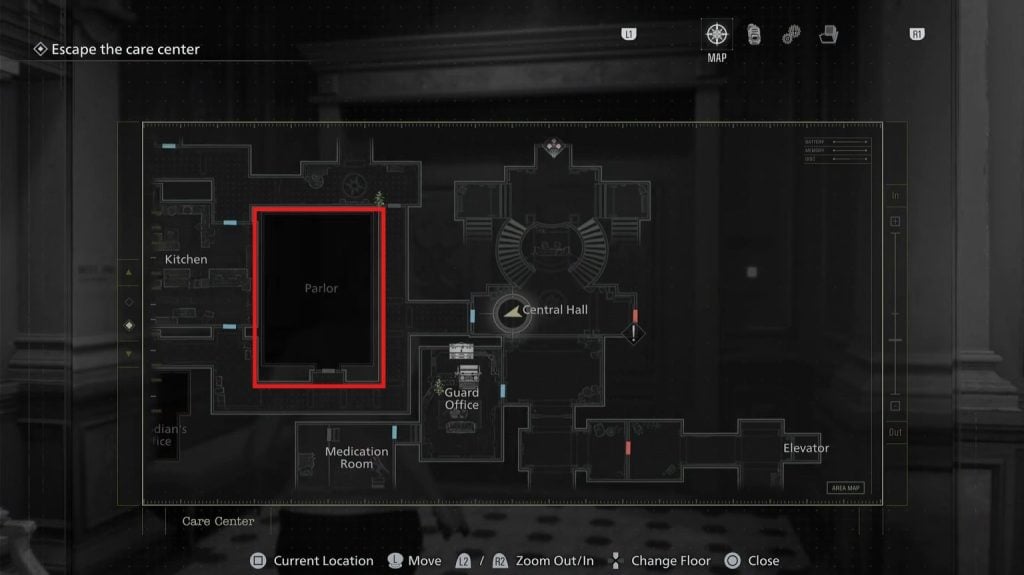1024x575 pixels.
Task: Open the backpack inventory tab
Action: 754,34
